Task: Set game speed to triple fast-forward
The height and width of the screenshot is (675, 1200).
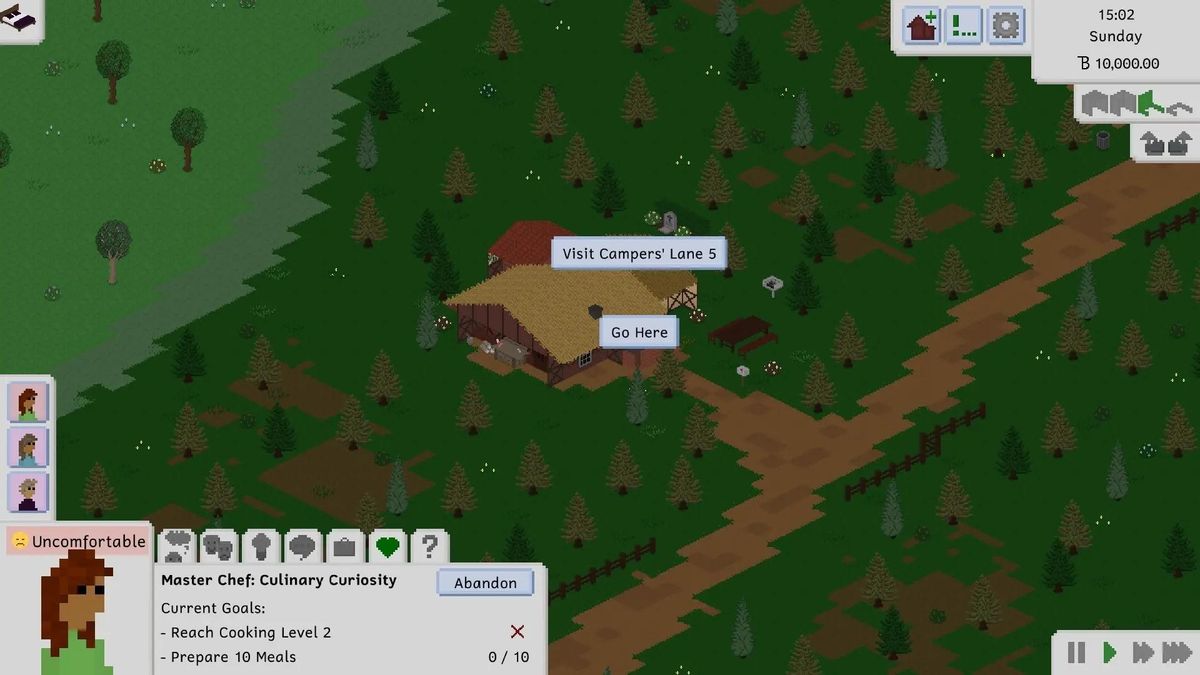Action: 1176,653
